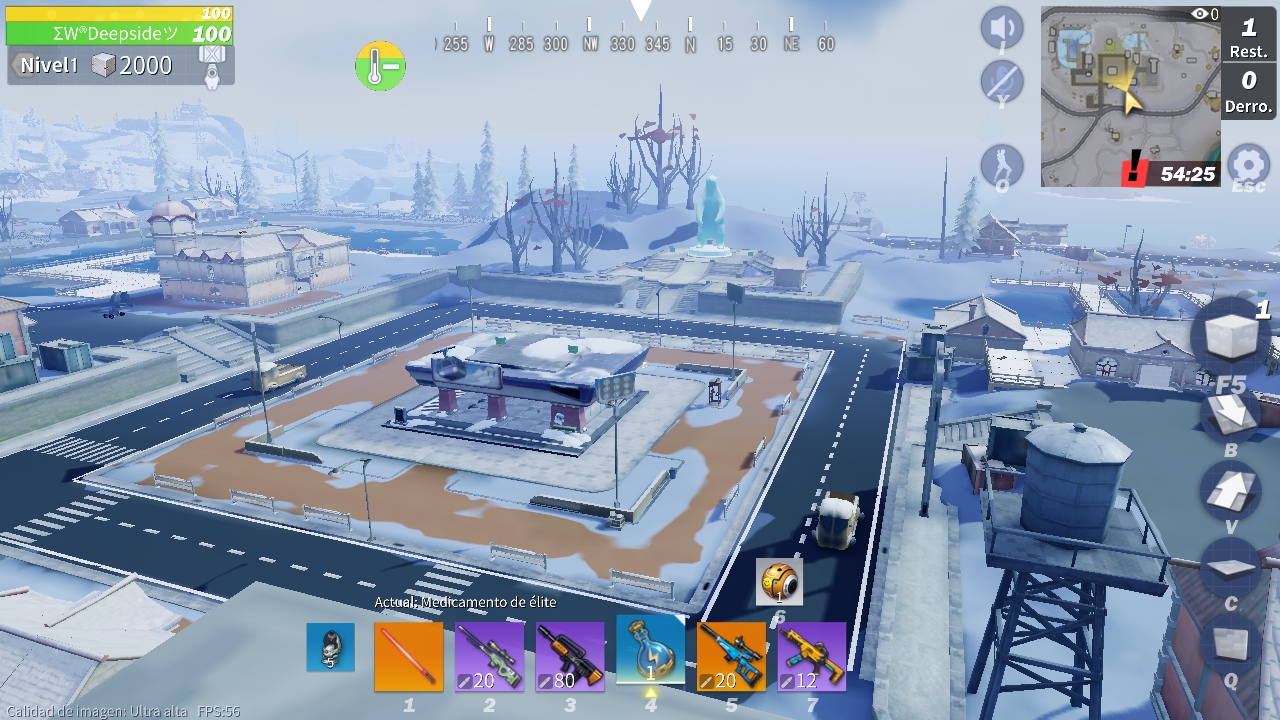Select the blue scoped rifle slot

(731, 656)
